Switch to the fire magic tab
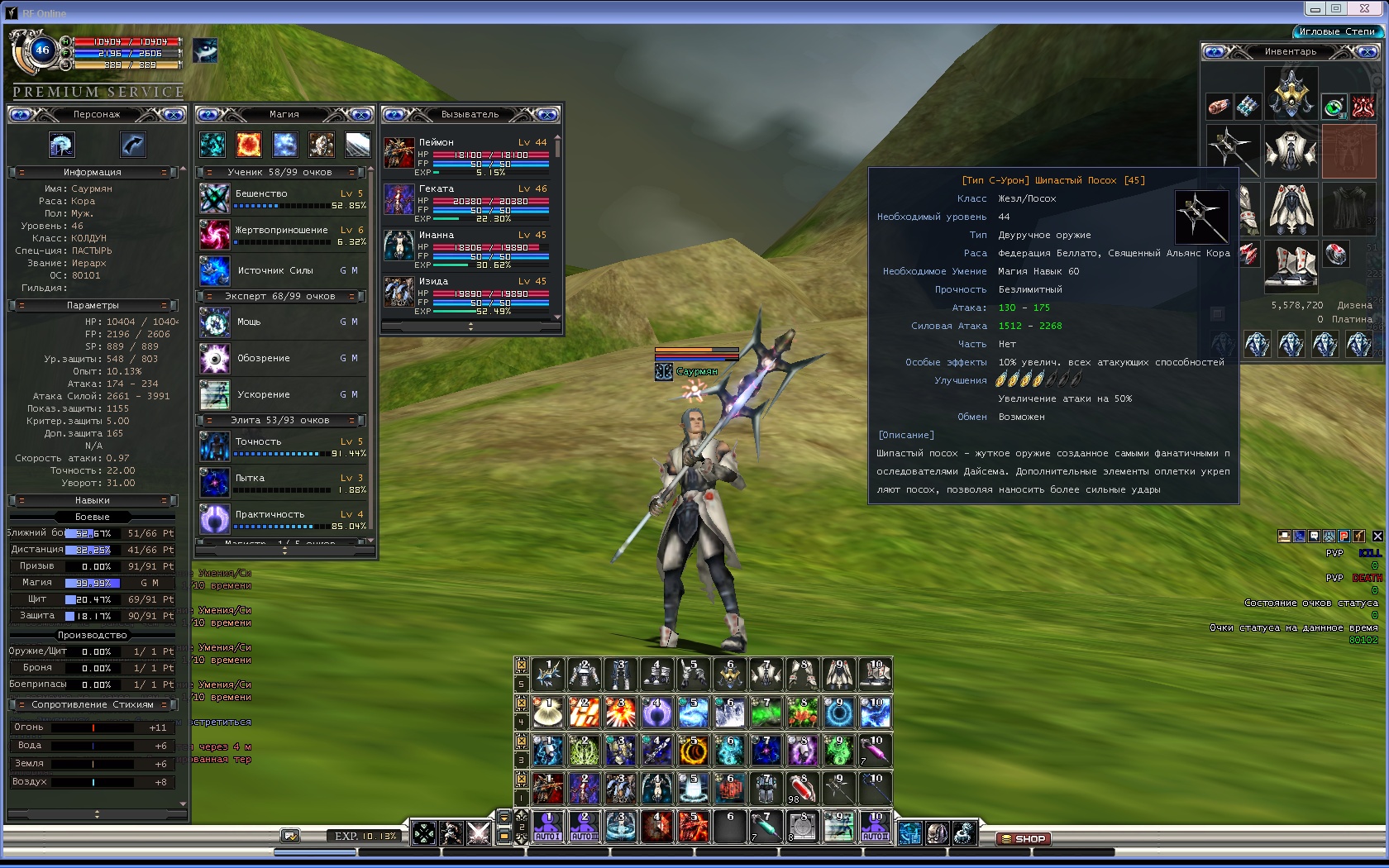This screenshot has width=1389, height=868. [249, 145]
